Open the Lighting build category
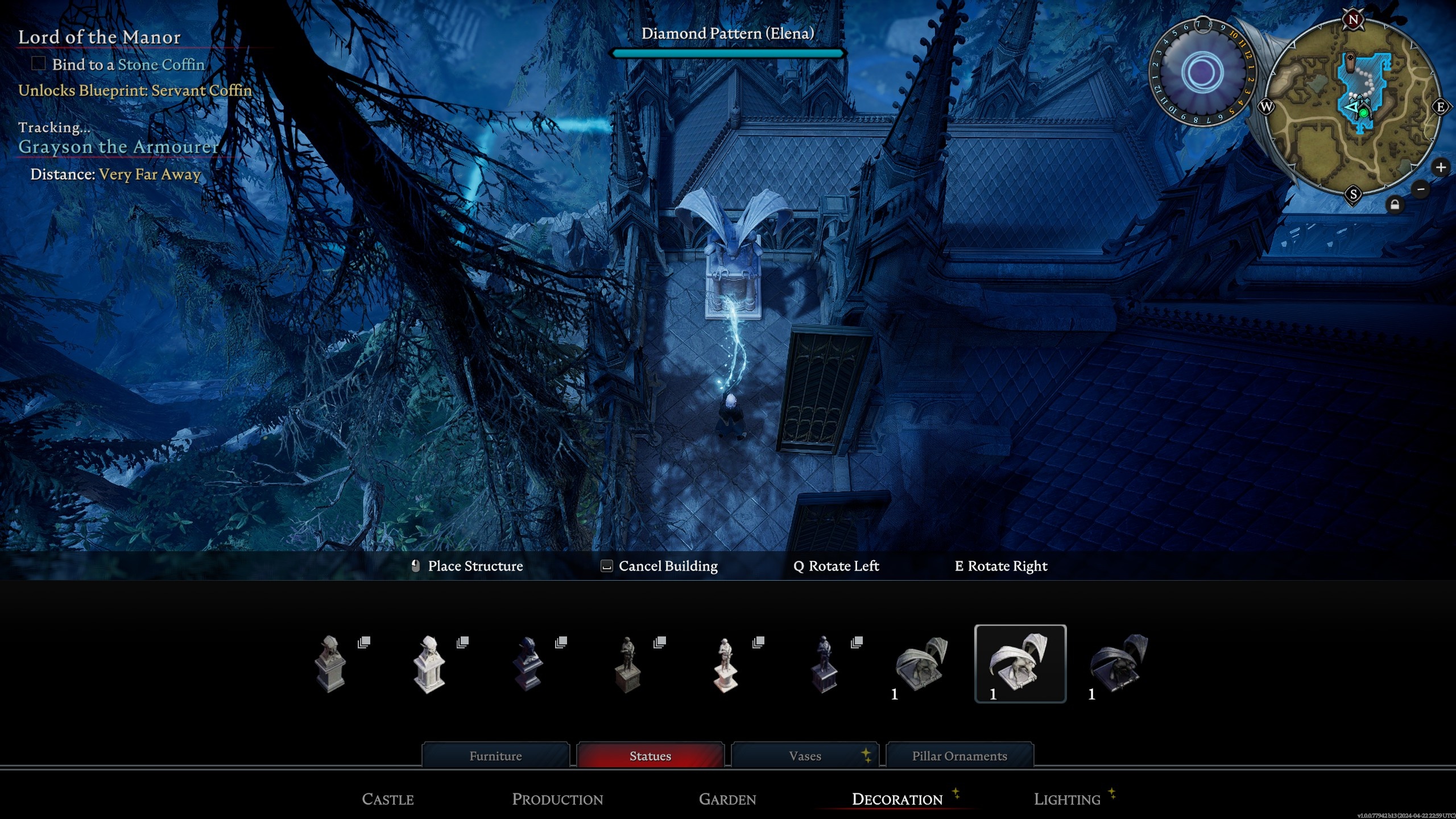The width and height of the screenshot is (1456, 819). [x=1066, y=799]
